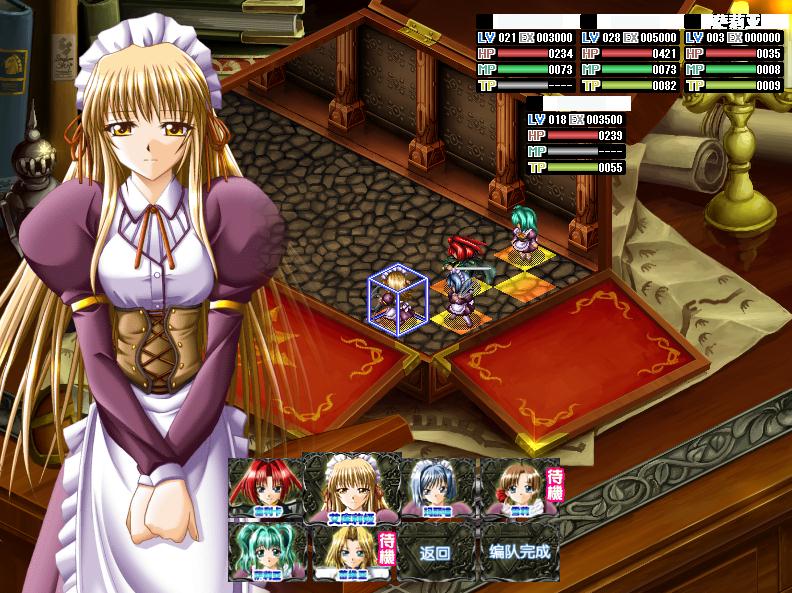Screen dimensions: 792x593
Task: Click the 返回 back button
Action: pos(435,552)
